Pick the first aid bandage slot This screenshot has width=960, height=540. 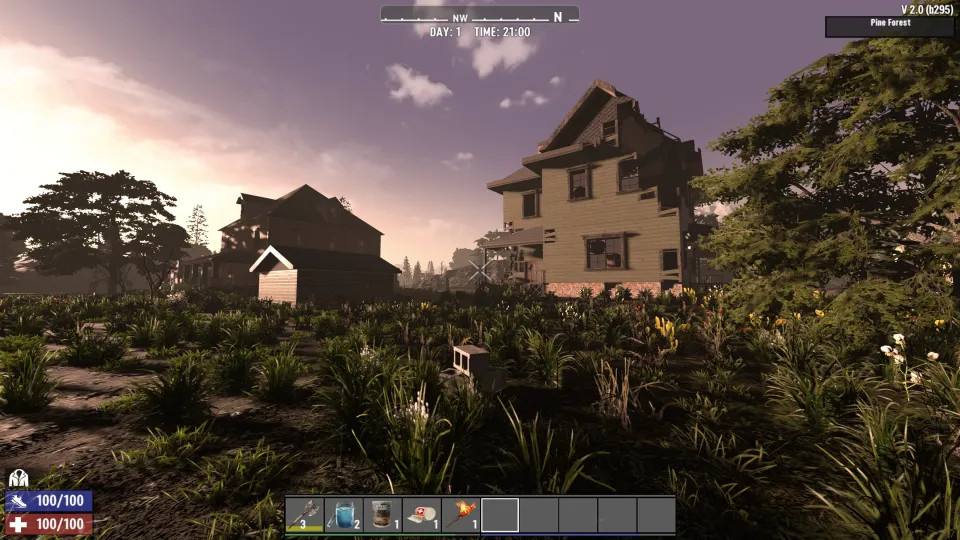(x=421, y=515)
